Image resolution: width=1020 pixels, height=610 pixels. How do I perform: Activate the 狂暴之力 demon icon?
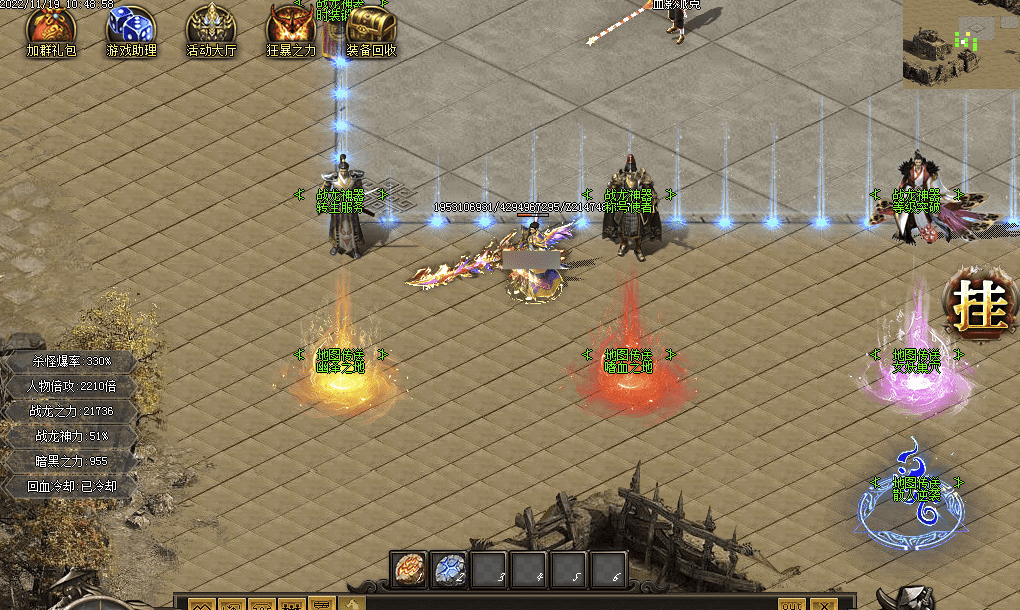click(x=291, y=27)
